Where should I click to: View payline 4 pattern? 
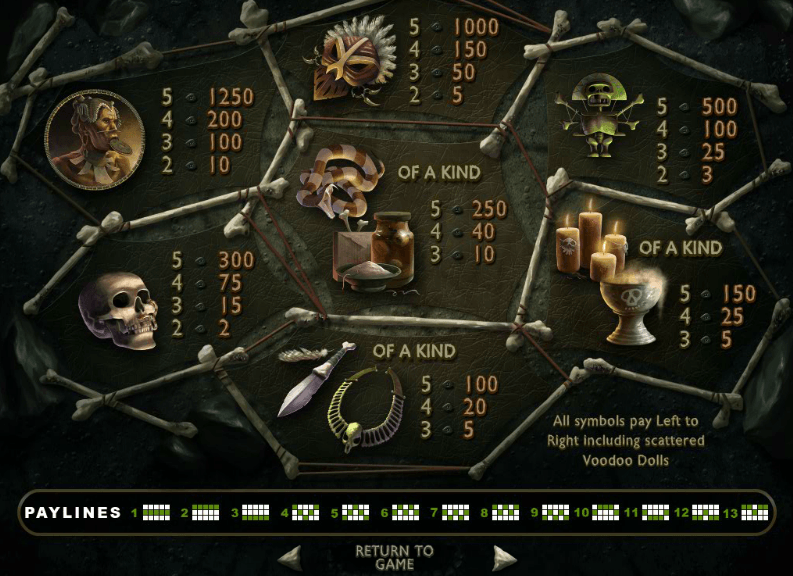coord(306,513)
